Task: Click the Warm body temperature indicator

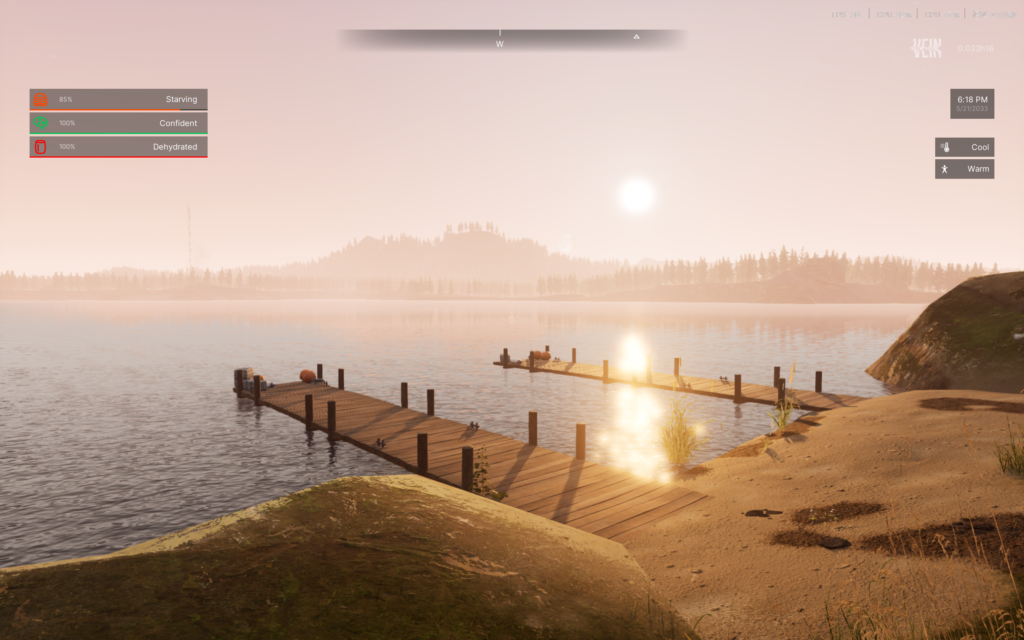Action: click(964, 169)
